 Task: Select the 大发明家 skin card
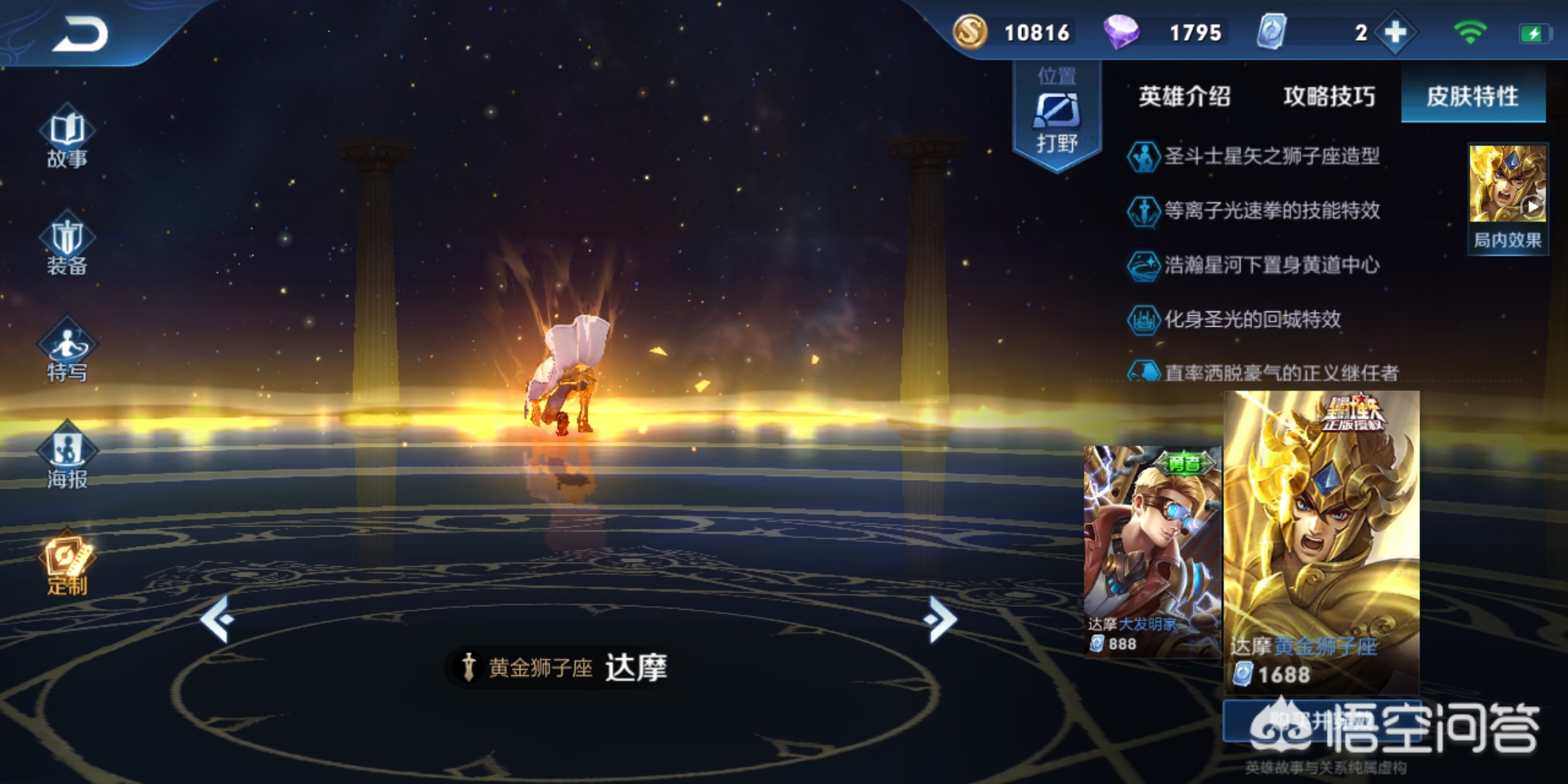pyautogui.click(x=1151, y=550)
